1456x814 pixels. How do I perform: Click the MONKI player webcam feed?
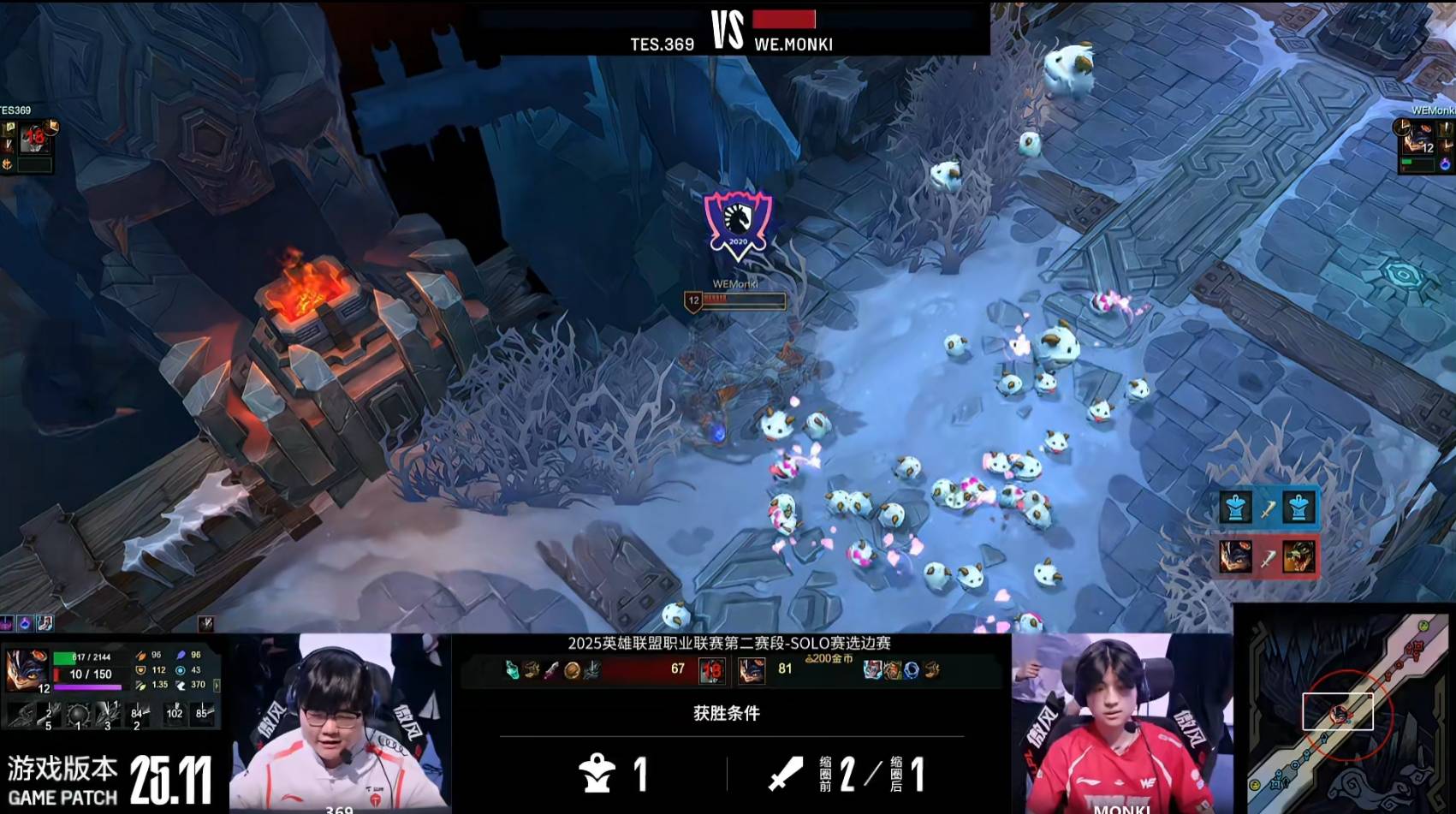1121,722
